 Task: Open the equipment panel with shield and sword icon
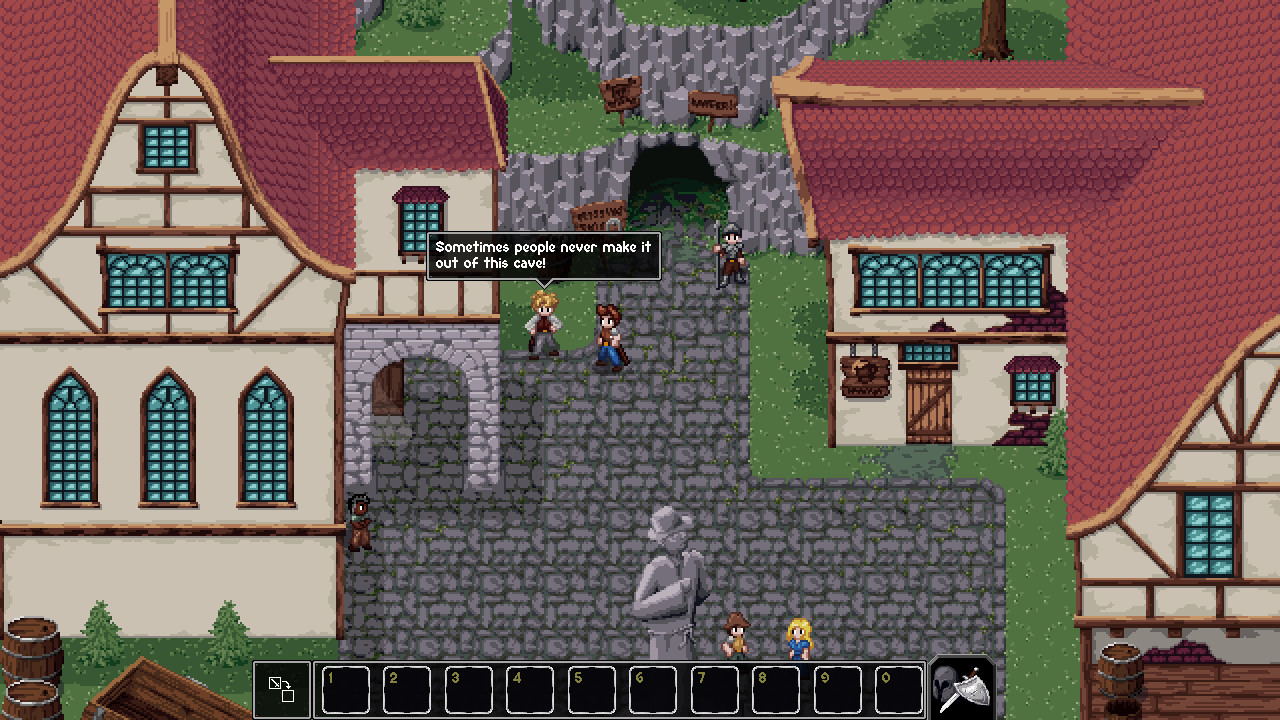coord(959,688)
